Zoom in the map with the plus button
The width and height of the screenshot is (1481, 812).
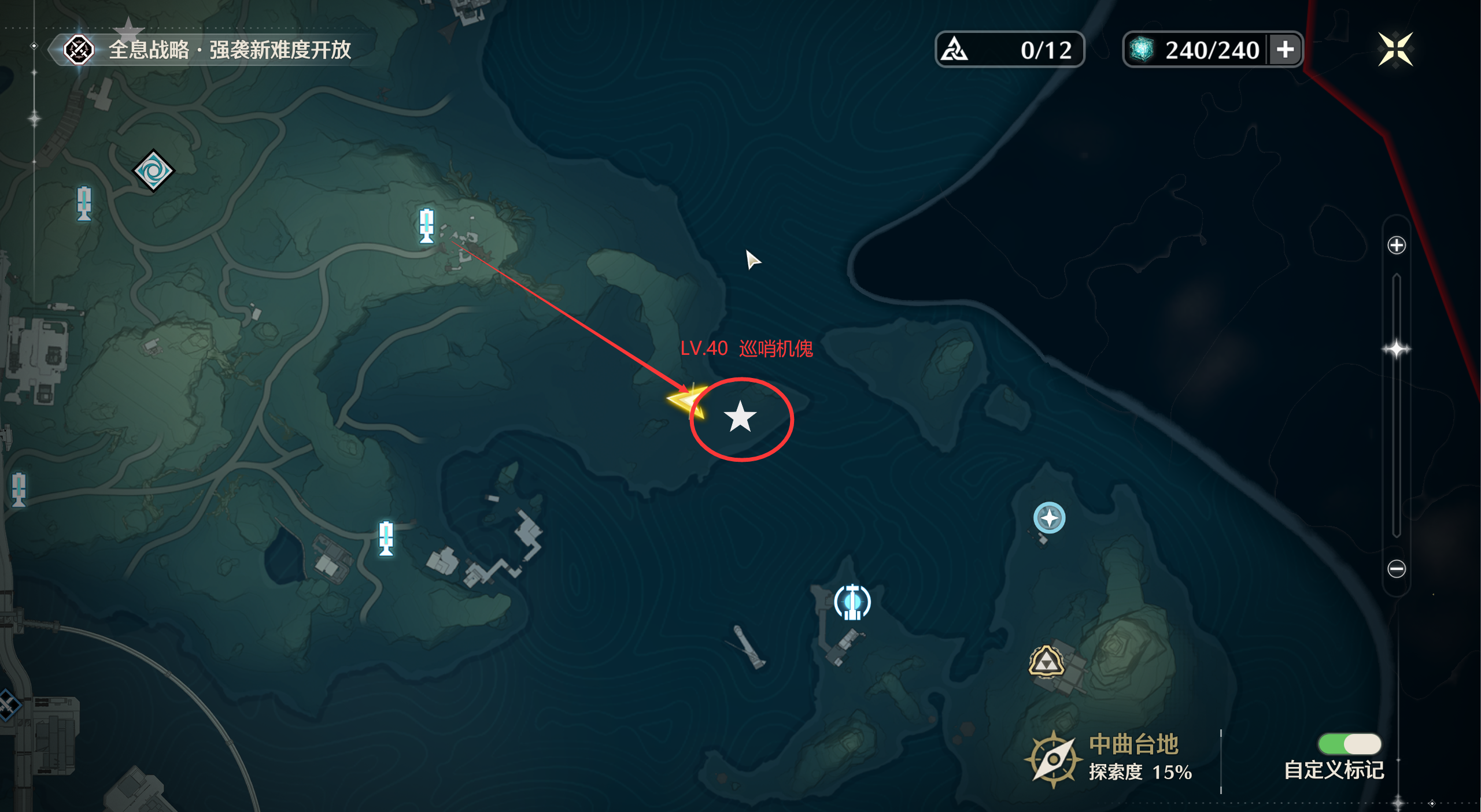coord(1396,245)
